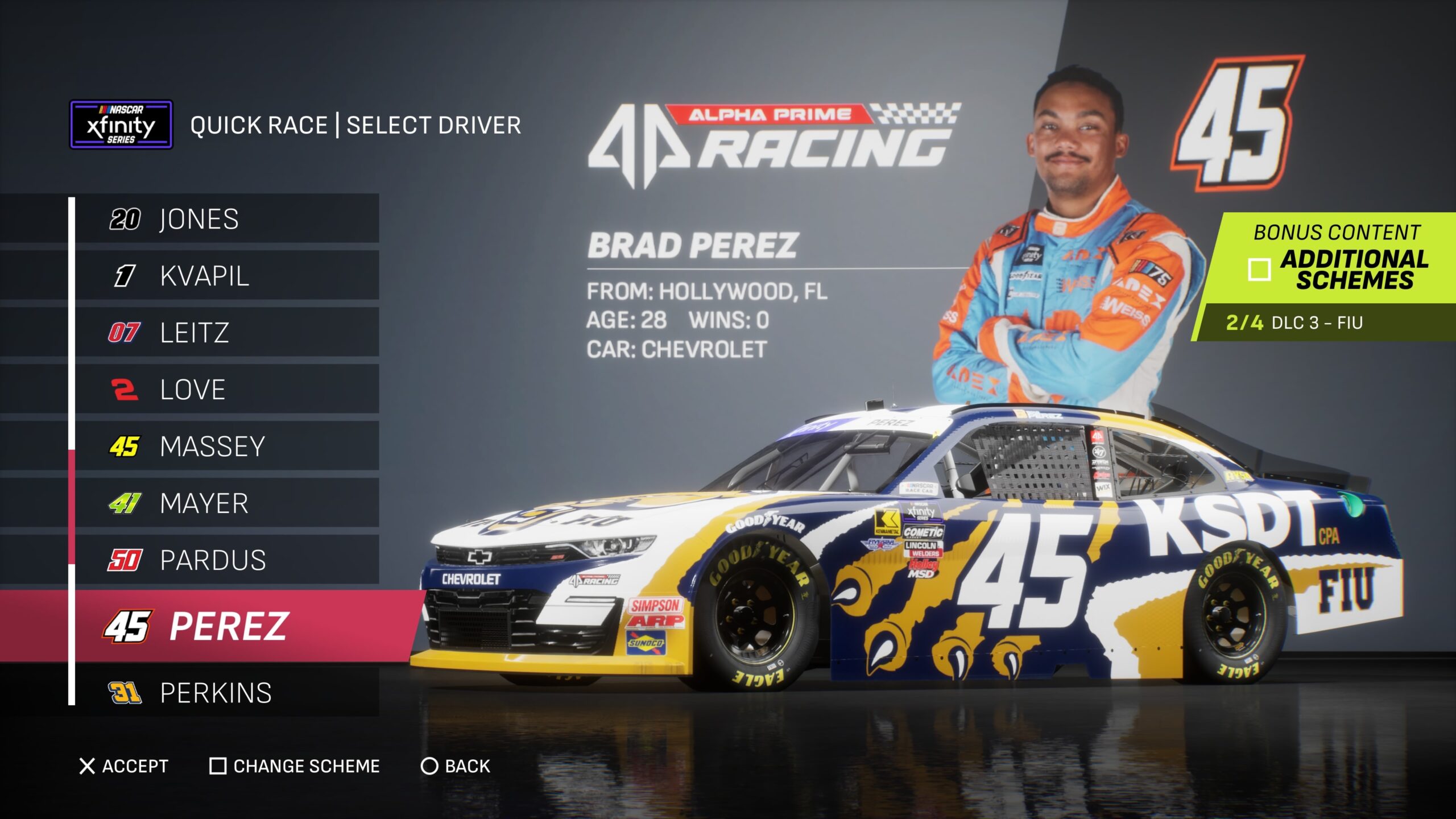Click the driver list scrollbar
Screen dimensions: 1456x819
[72, 506]
